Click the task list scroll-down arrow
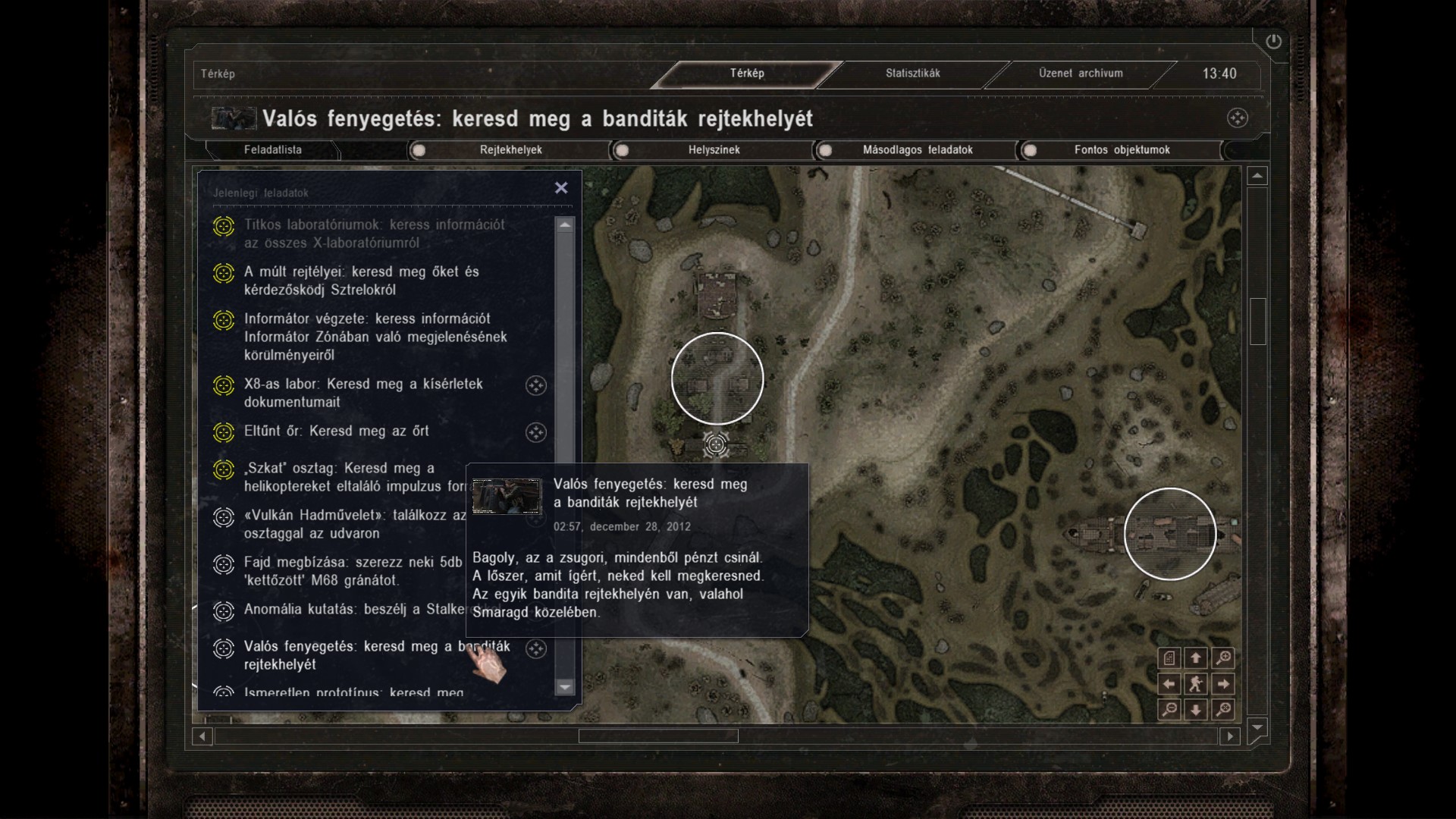 564,687
